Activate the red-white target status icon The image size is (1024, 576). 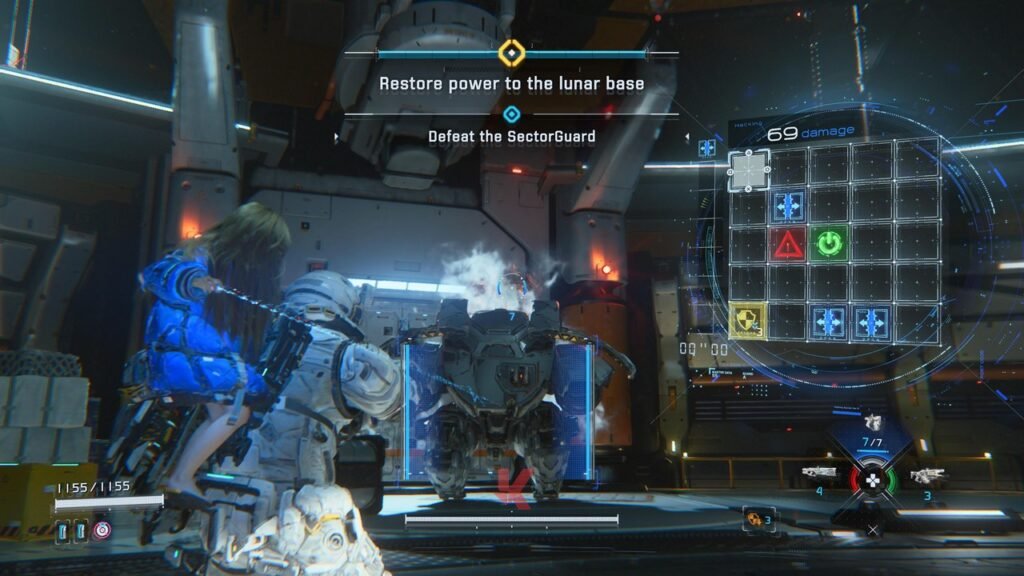(x=101, y=530)
